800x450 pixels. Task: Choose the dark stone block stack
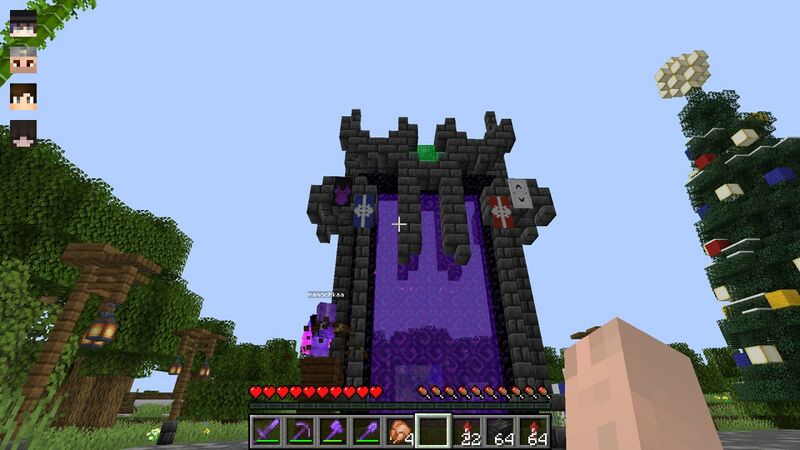point(499,431)
